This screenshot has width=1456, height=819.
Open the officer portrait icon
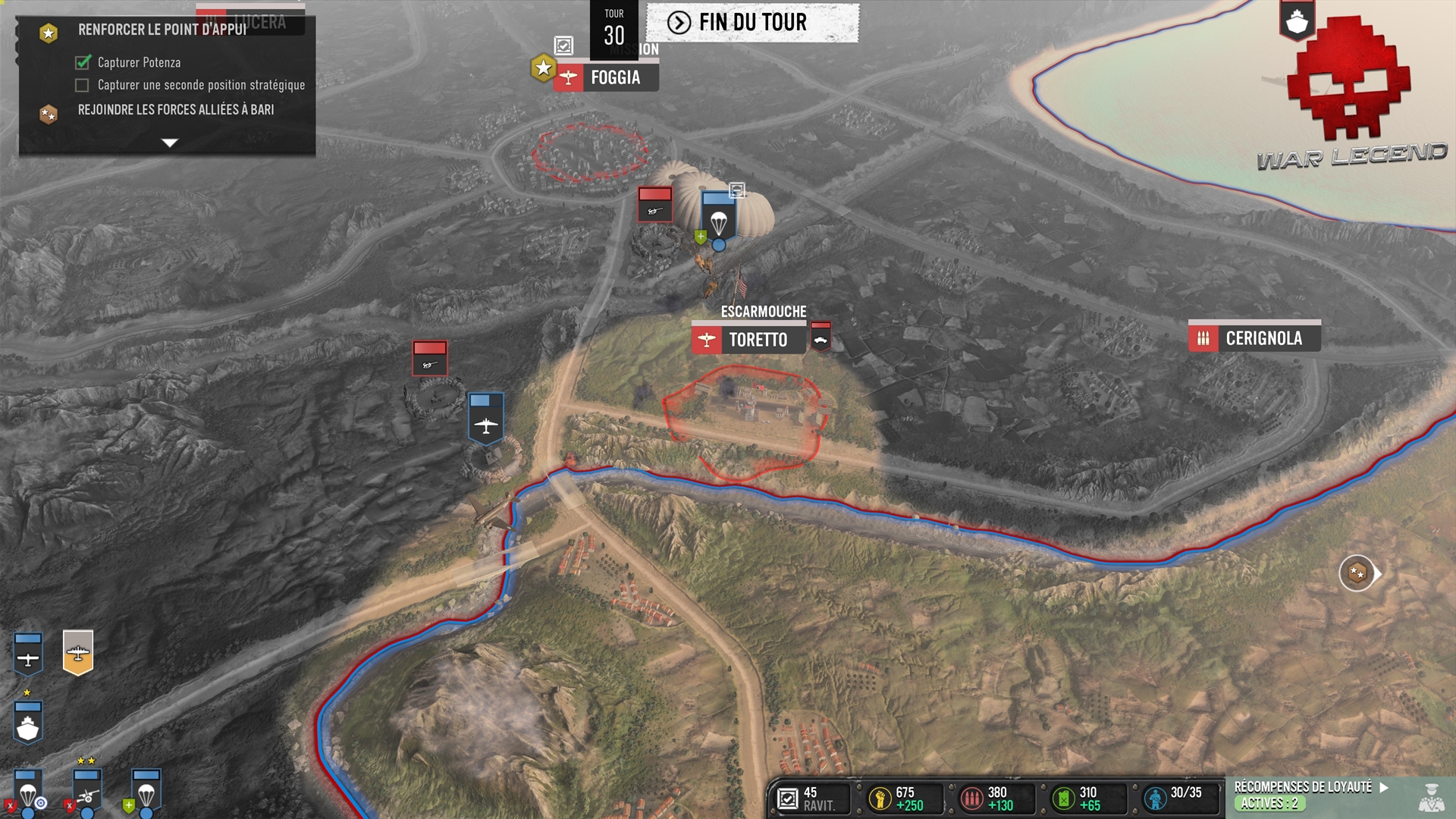coord(1431,798)
